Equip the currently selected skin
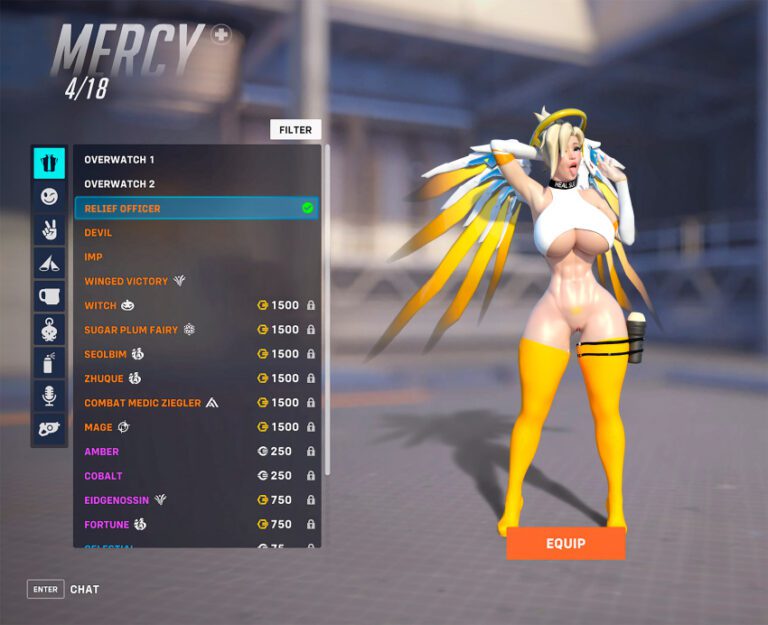The width and height of the screenshot is (768, 625). [x=565, y=543]
